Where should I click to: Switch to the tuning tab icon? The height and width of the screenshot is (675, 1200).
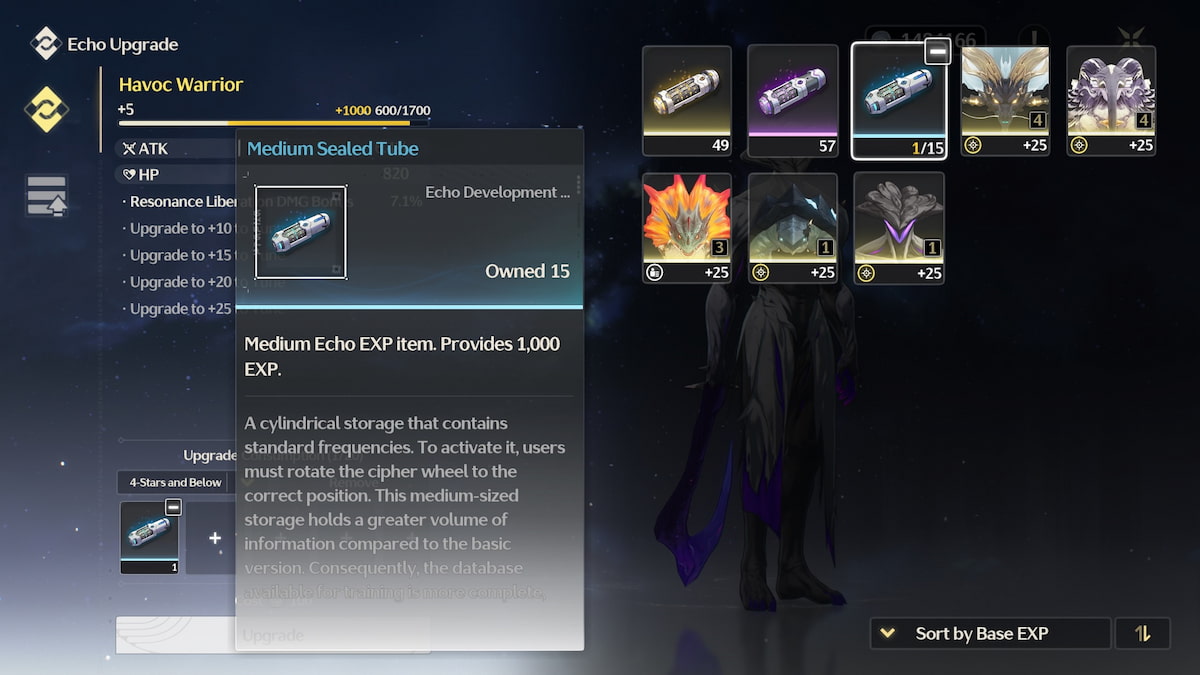click(46, 196)
